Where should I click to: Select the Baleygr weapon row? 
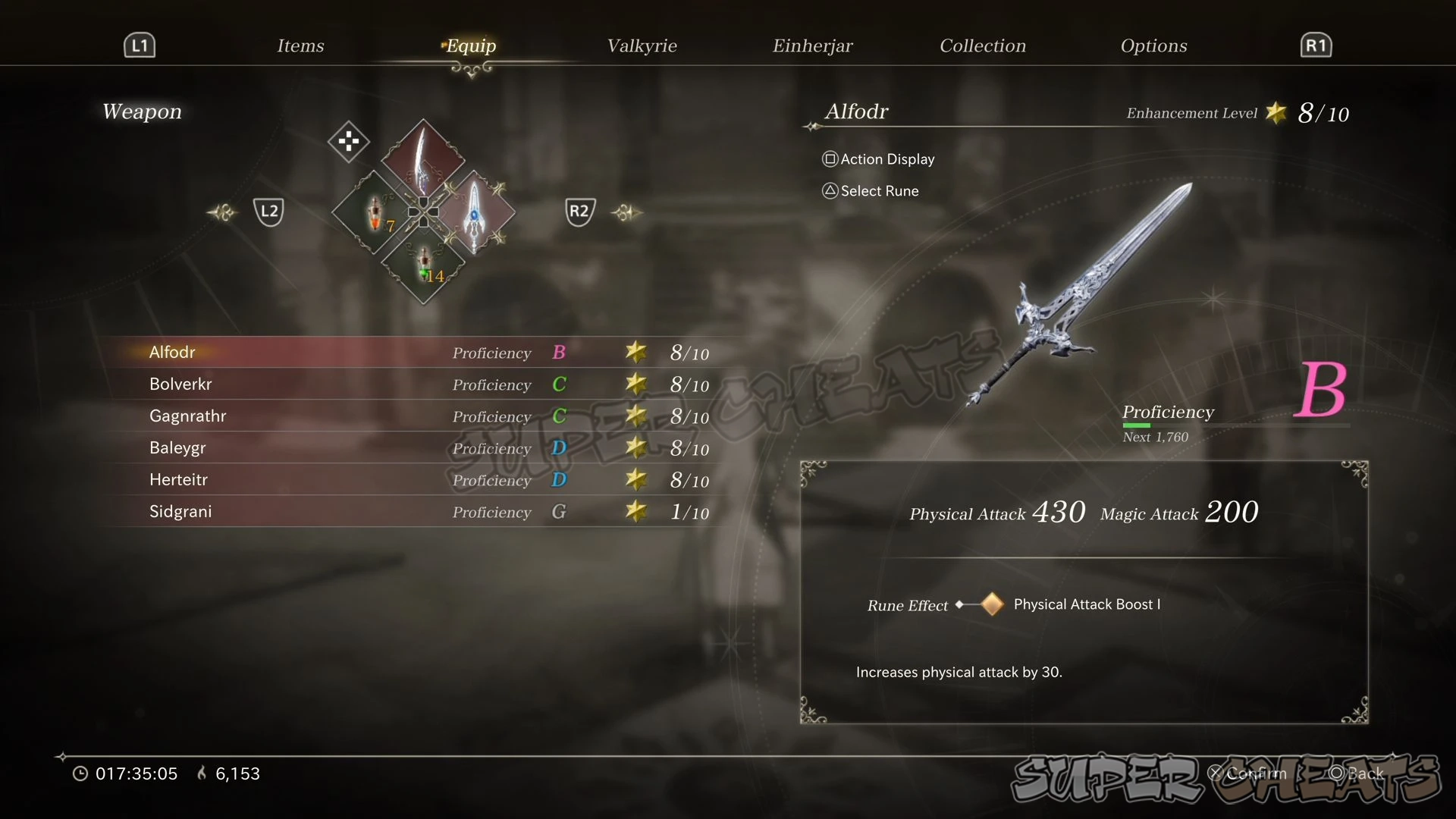tap(409, 448)
